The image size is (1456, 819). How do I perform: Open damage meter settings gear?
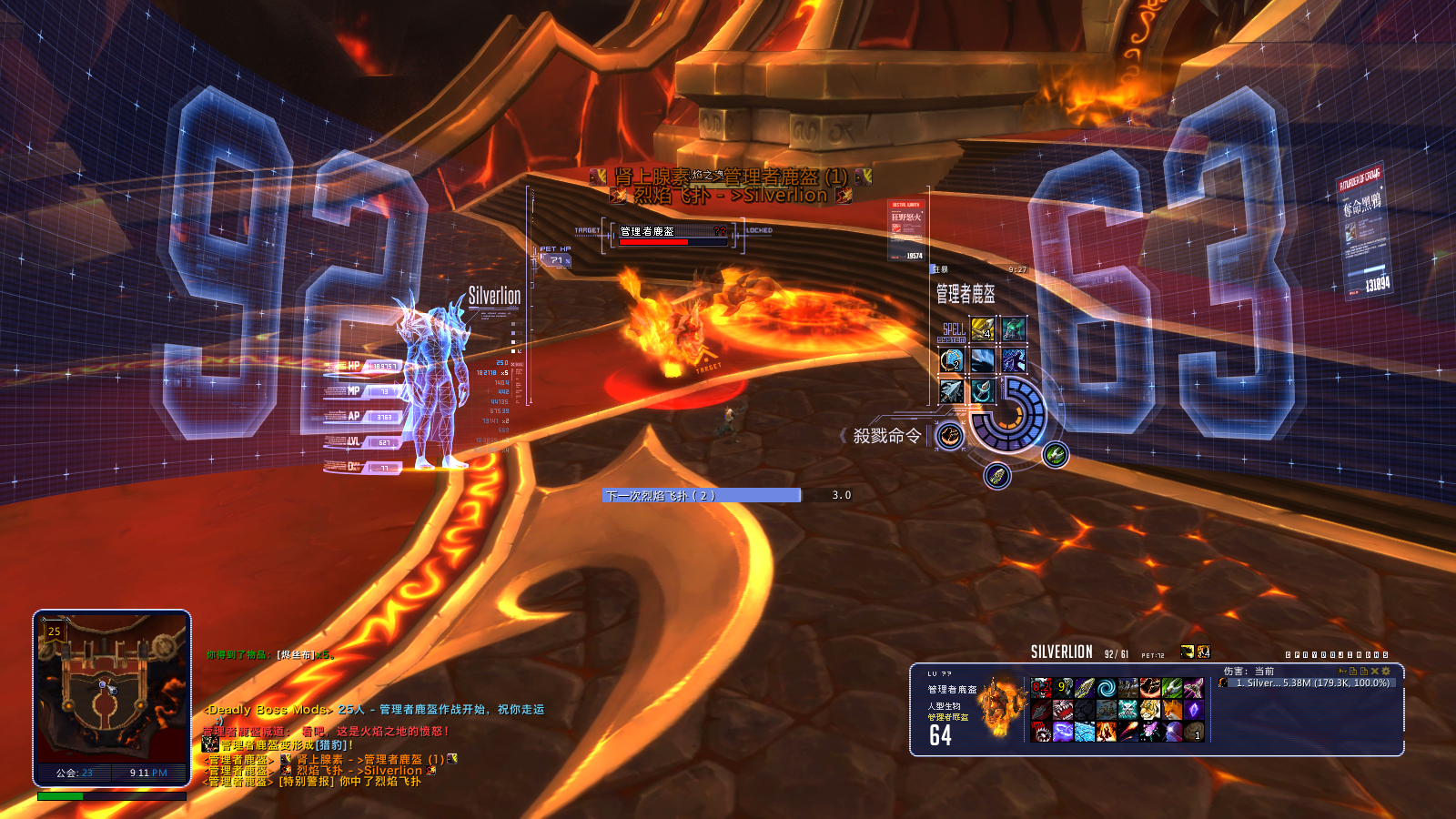point(1386,671)
